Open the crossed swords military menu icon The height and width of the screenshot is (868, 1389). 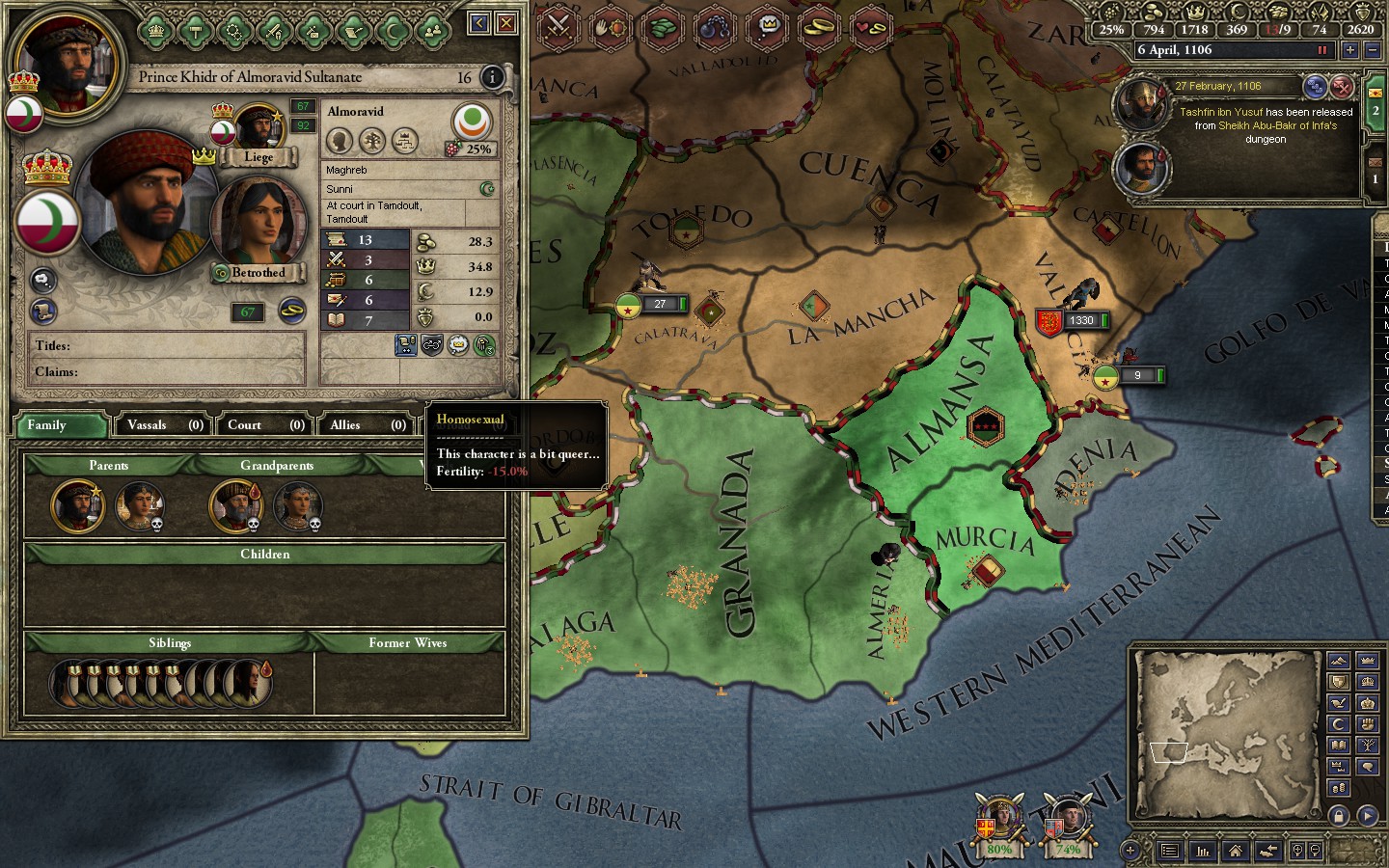[558, 26]
